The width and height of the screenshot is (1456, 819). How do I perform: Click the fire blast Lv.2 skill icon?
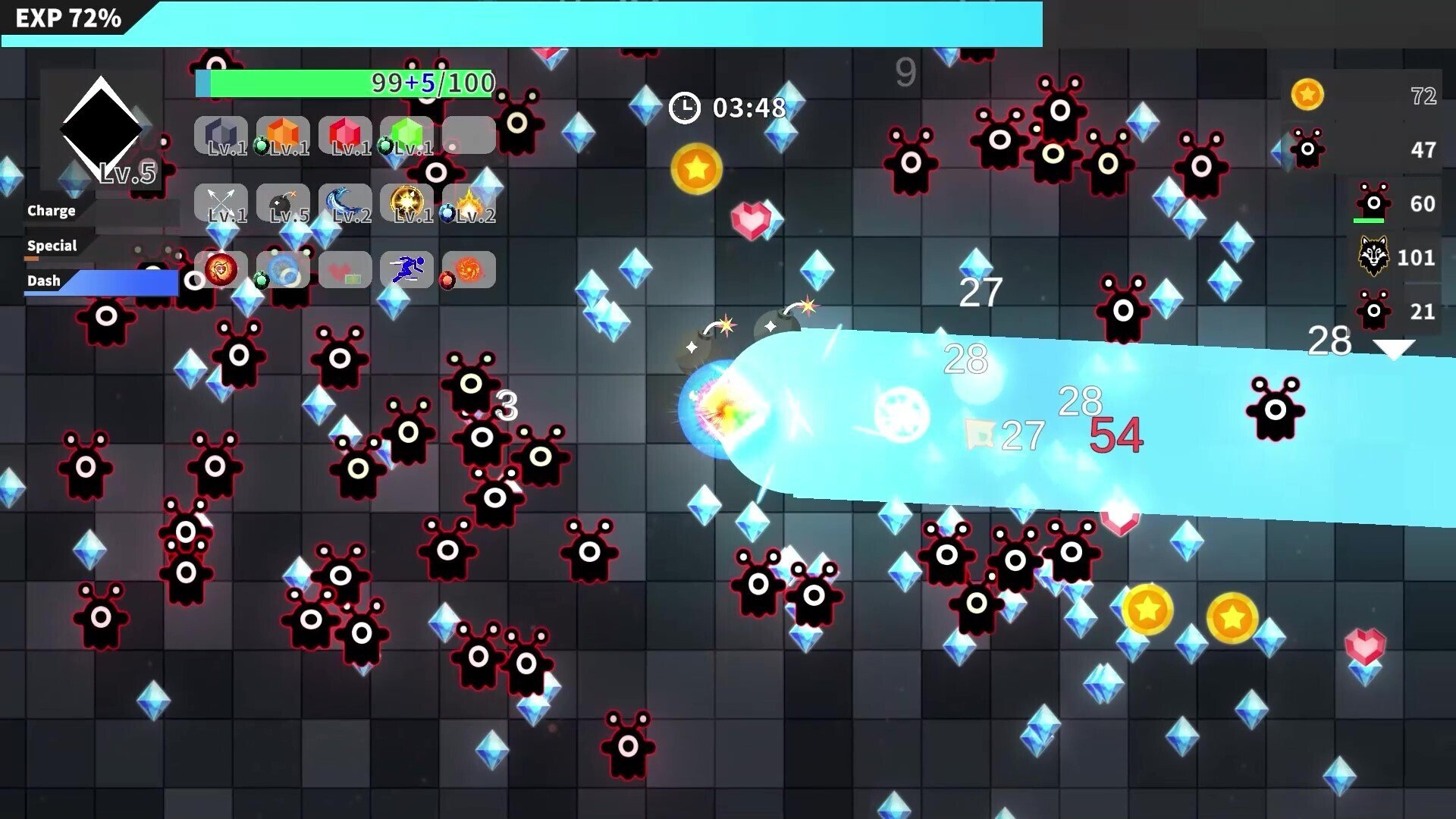[468, 202]
